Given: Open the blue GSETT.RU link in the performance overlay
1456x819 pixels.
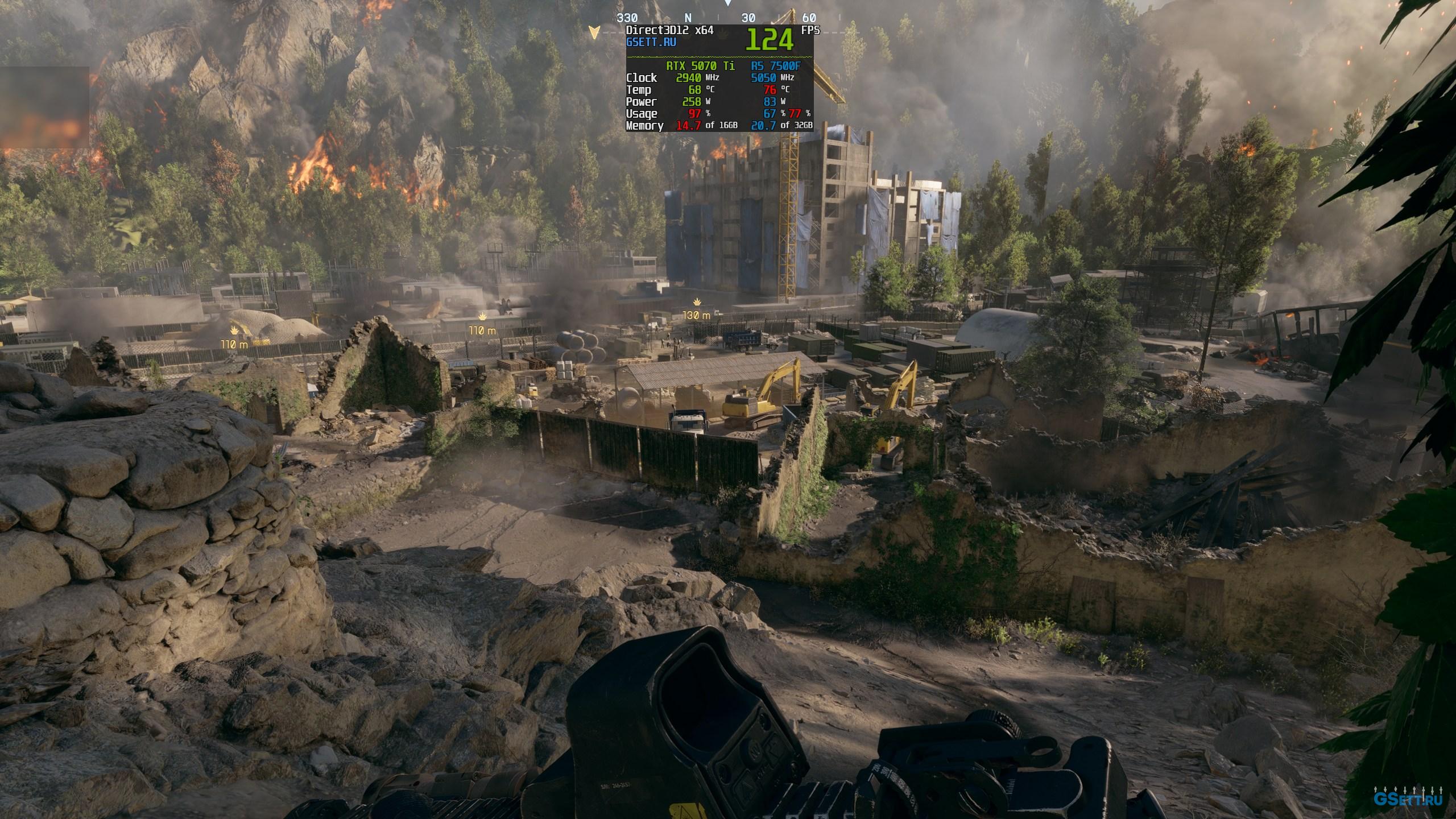Looking at the screenshot, I should click(x=651, y=42).
